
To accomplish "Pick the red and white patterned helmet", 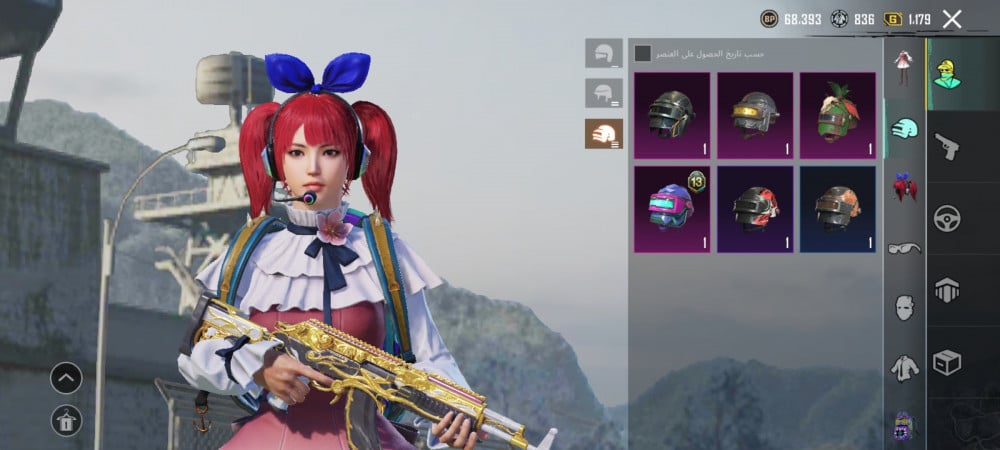I will (754, 208).
